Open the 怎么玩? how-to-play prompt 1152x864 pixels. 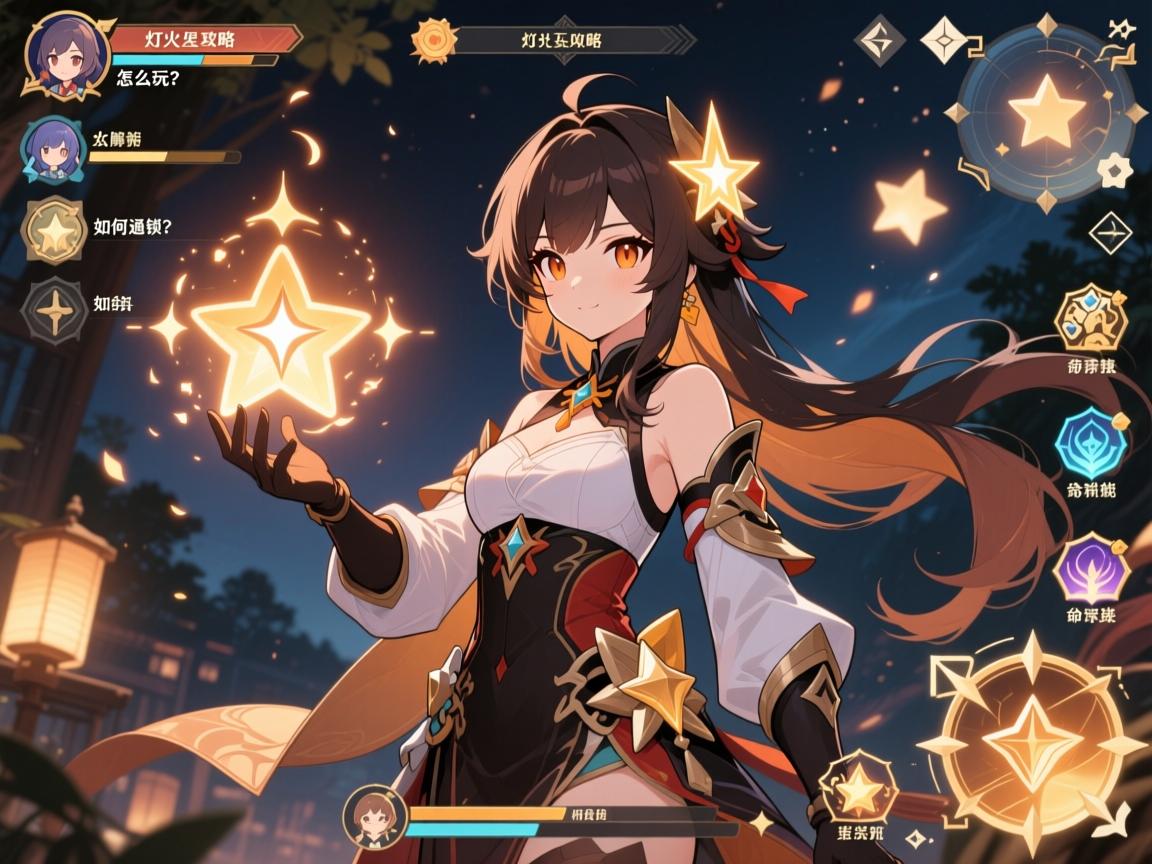(x=148, y=76)
